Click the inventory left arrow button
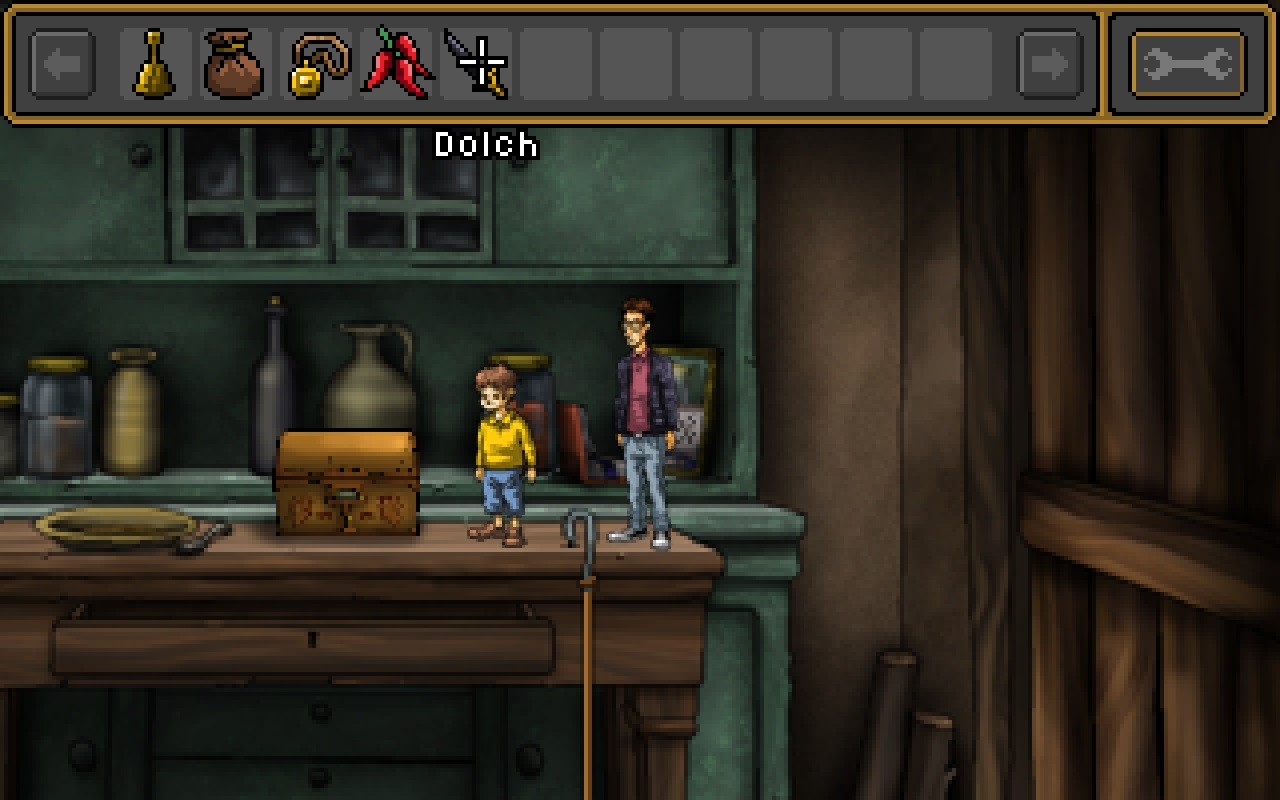 [x=62, y=65]
